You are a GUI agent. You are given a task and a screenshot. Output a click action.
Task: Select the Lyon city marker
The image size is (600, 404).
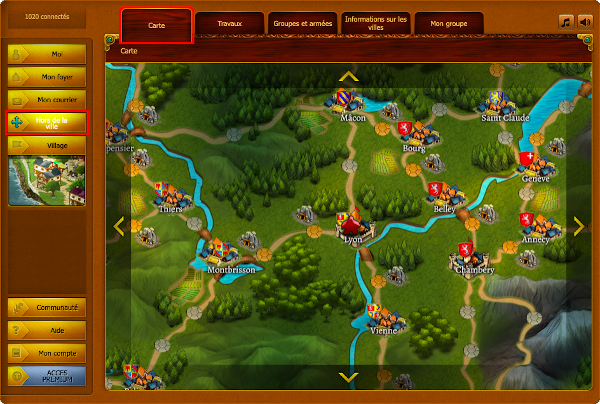pyautogui.click(x=353, y=227)
